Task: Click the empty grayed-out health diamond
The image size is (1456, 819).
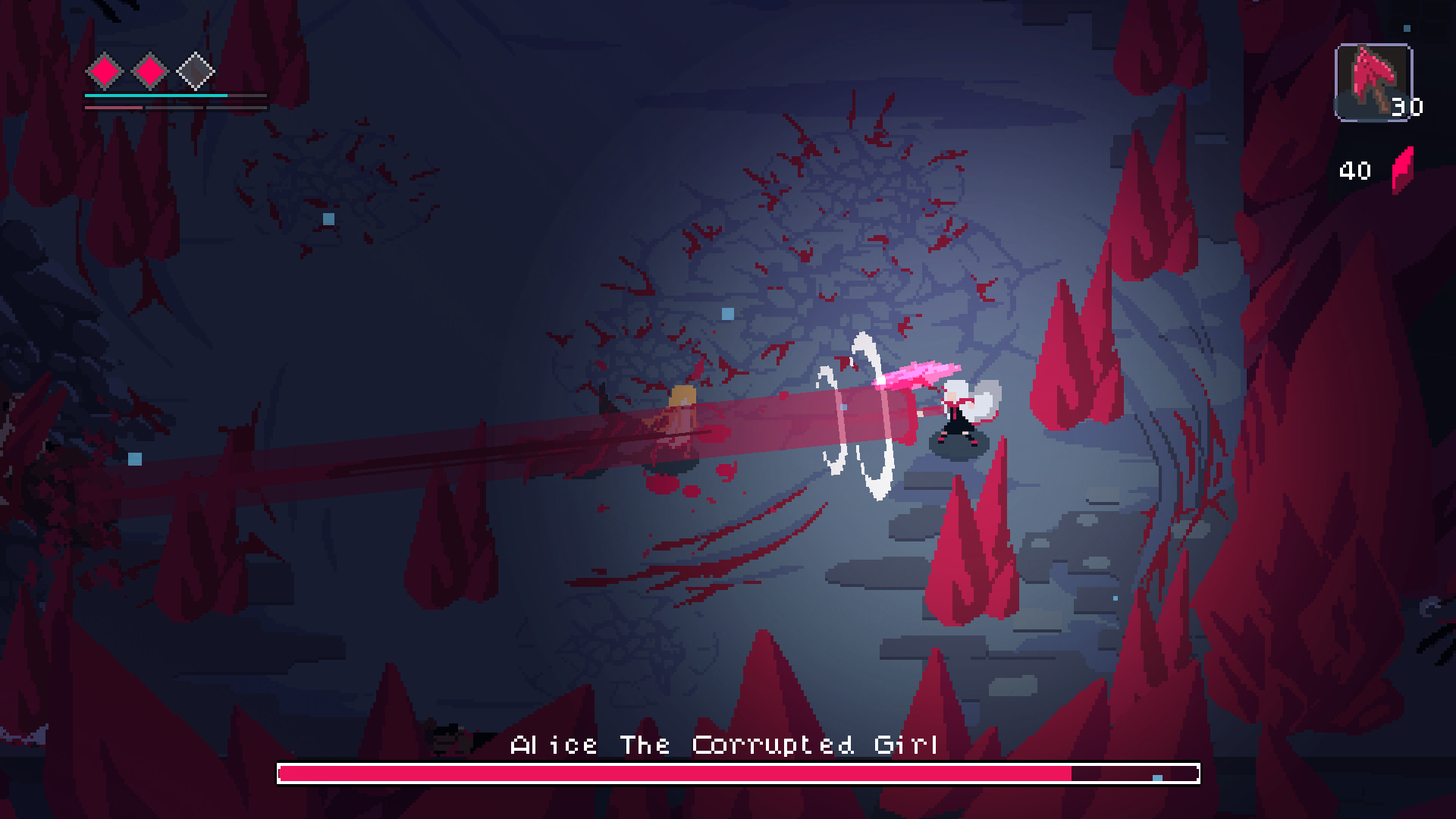Action: click(195, 69)
